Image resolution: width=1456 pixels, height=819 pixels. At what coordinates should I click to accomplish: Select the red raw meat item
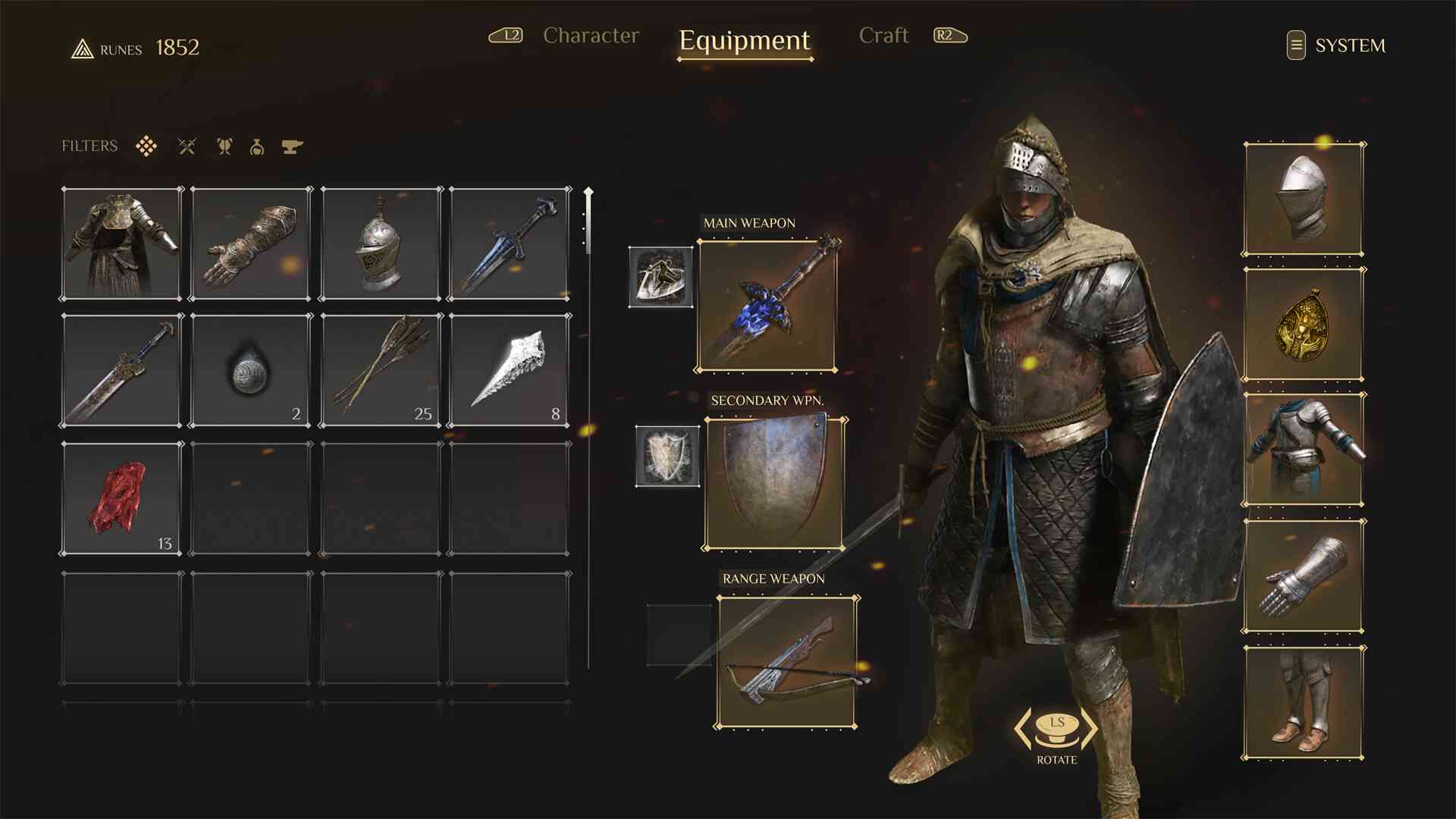122,499
